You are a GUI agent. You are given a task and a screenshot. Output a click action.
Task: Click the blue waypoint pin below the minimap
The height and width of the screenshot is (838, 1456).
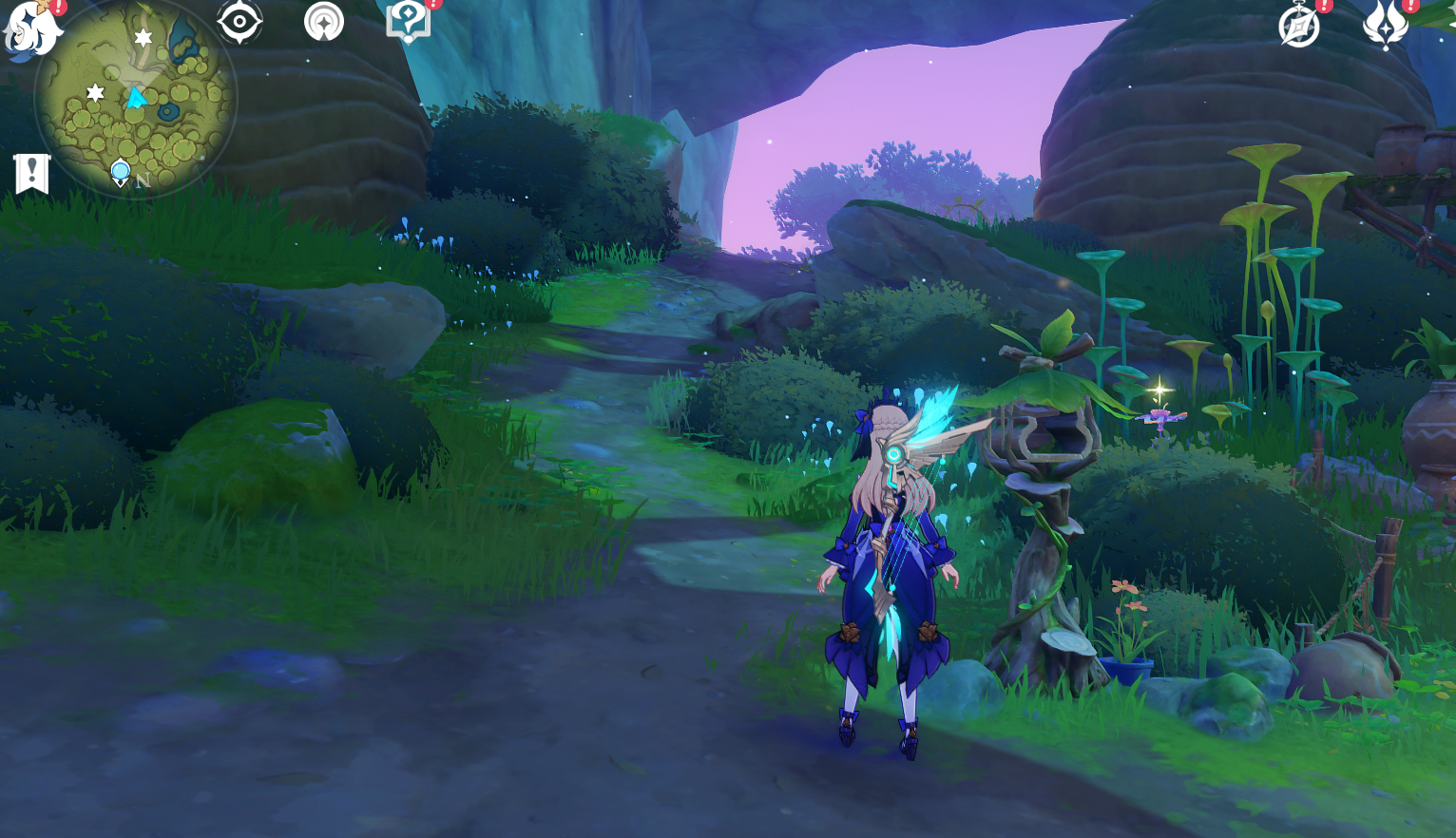tap(120, 171)
